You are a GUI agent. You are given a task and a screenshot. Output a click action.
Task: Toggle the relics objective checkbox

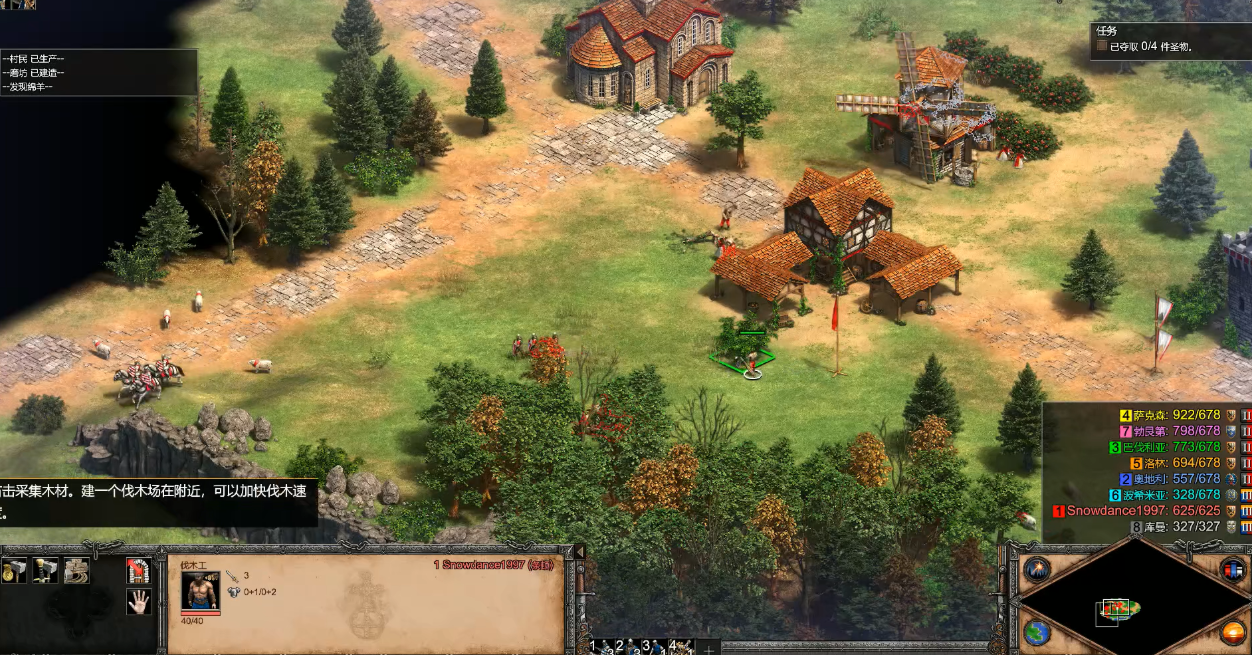tap(1102, 46)
